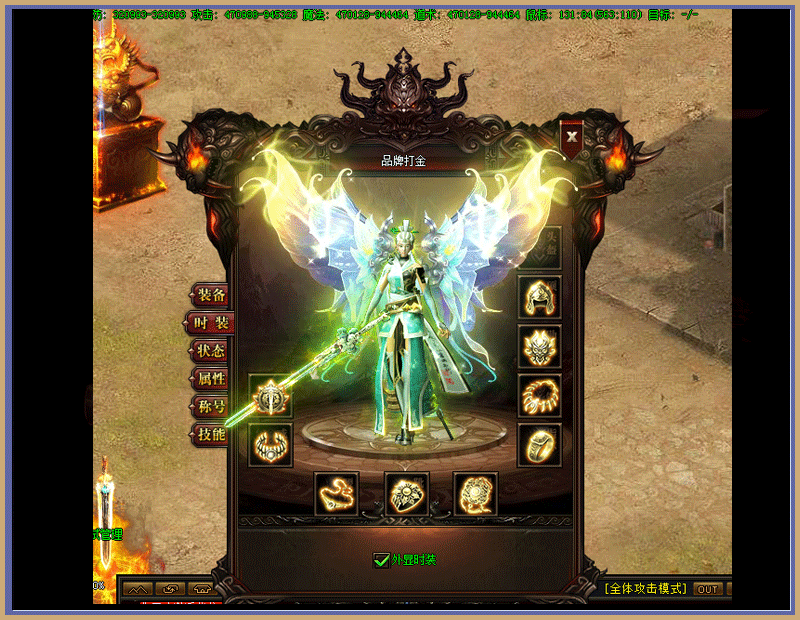Open the 状态 tab
The height and width of the screenshot is (620, 800).
point(210,351)
